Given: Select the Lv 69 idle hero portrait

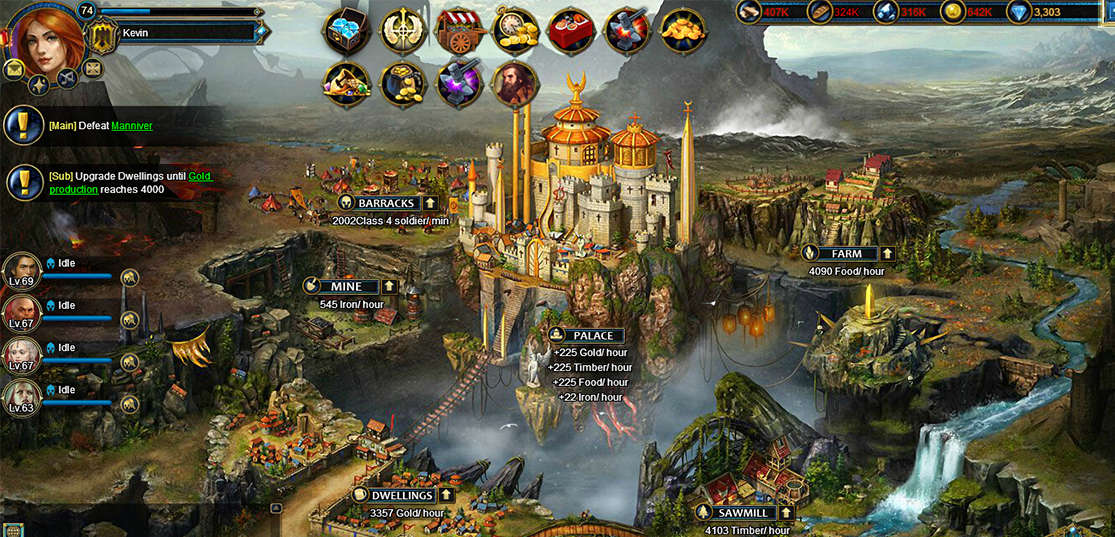Looking at the screenshot, I should [x=21, y=270].
